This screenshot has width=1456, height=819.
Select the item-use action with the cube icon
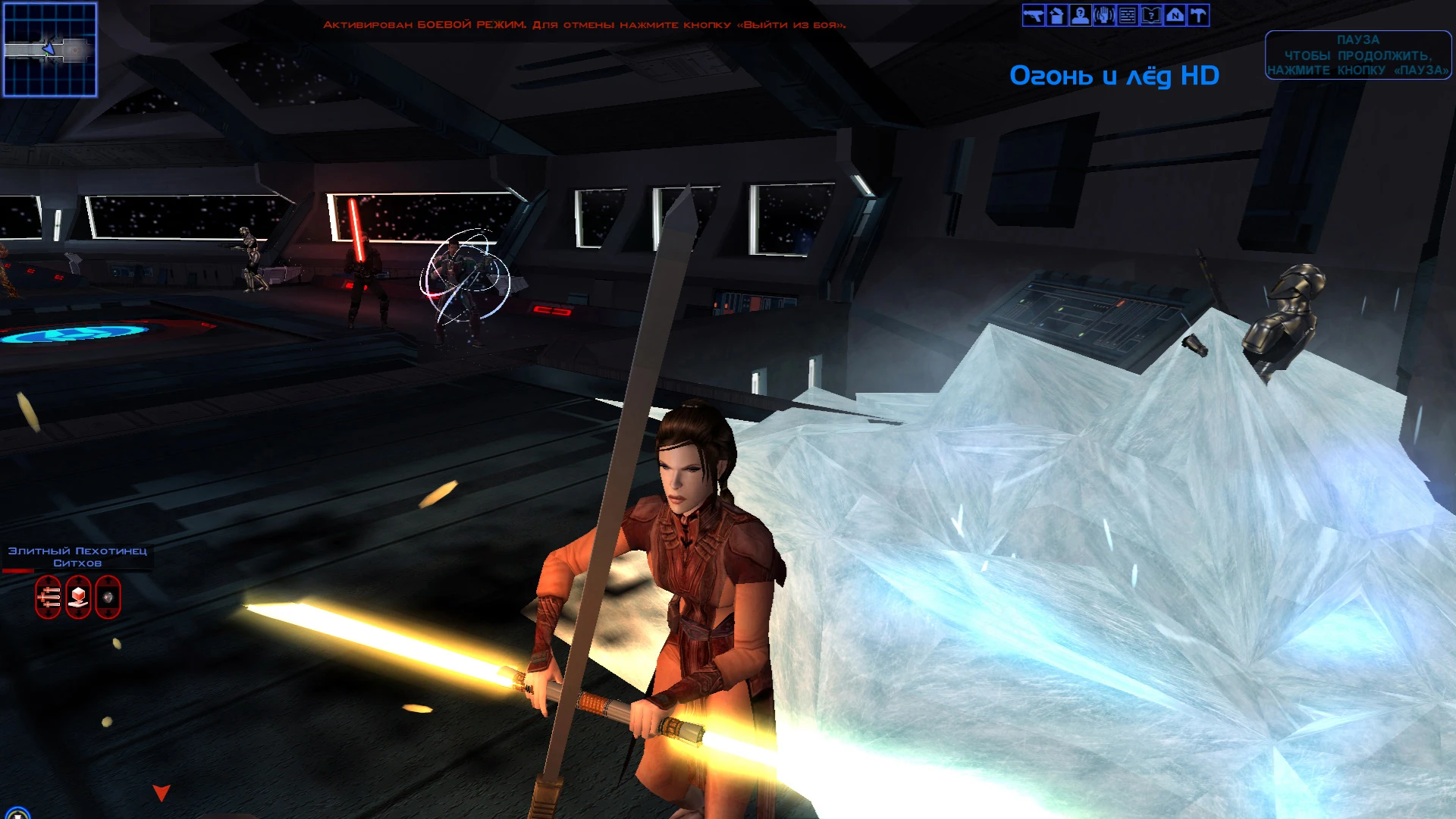coord(78,596)
